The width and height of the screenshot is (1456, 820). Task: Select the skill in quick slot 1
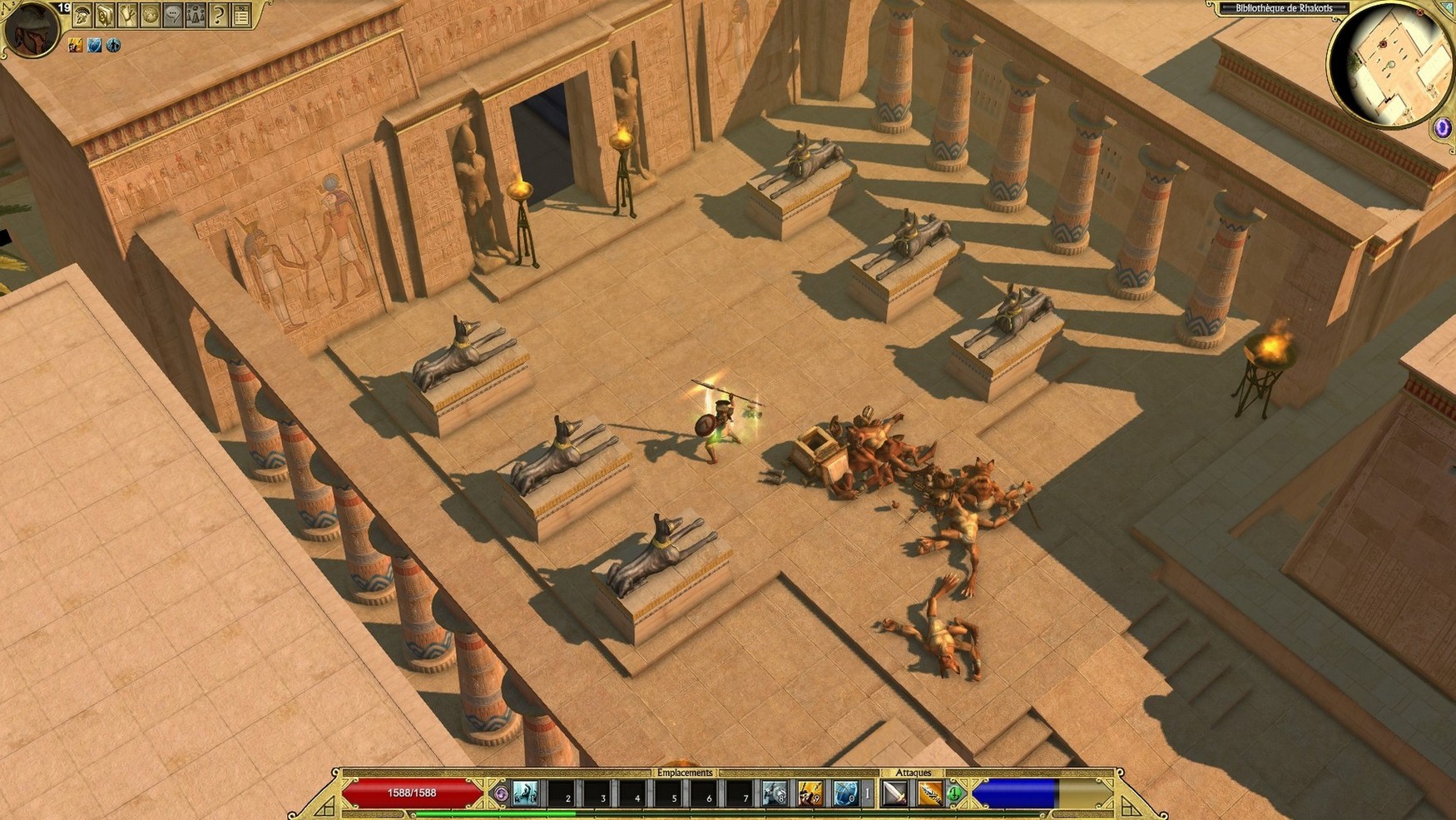525,793
